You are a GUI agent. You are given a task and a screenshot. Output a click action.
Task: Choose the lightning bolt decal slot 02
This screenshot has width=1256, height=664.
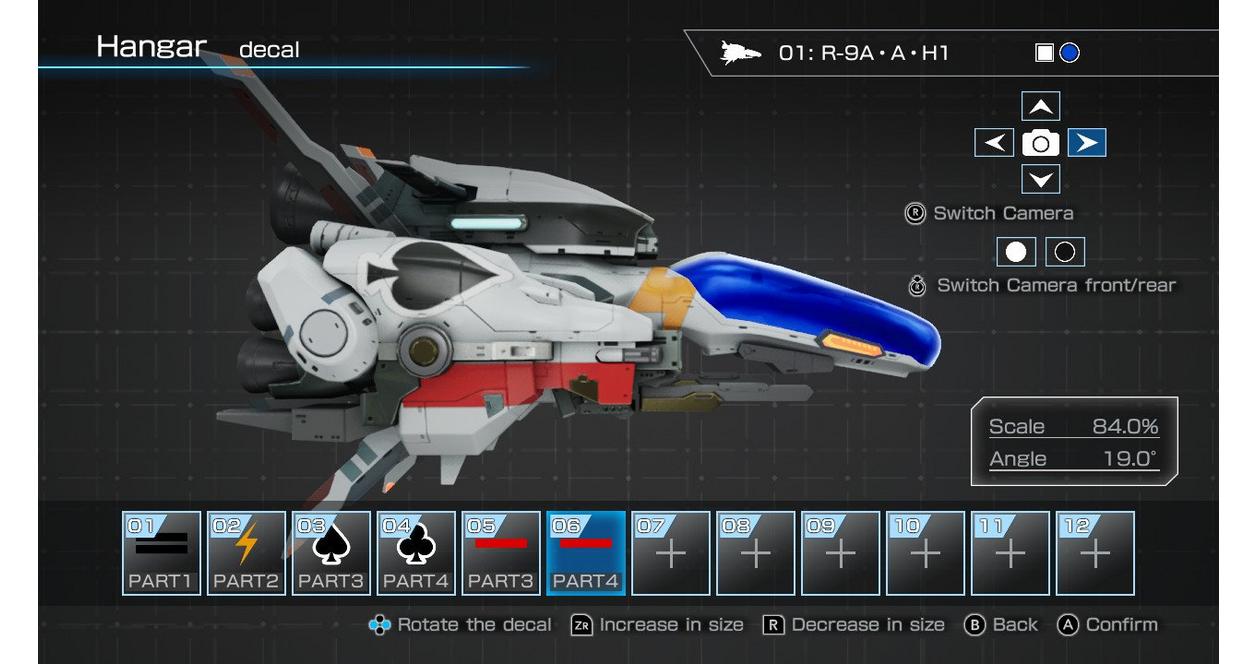click(246, 553)
